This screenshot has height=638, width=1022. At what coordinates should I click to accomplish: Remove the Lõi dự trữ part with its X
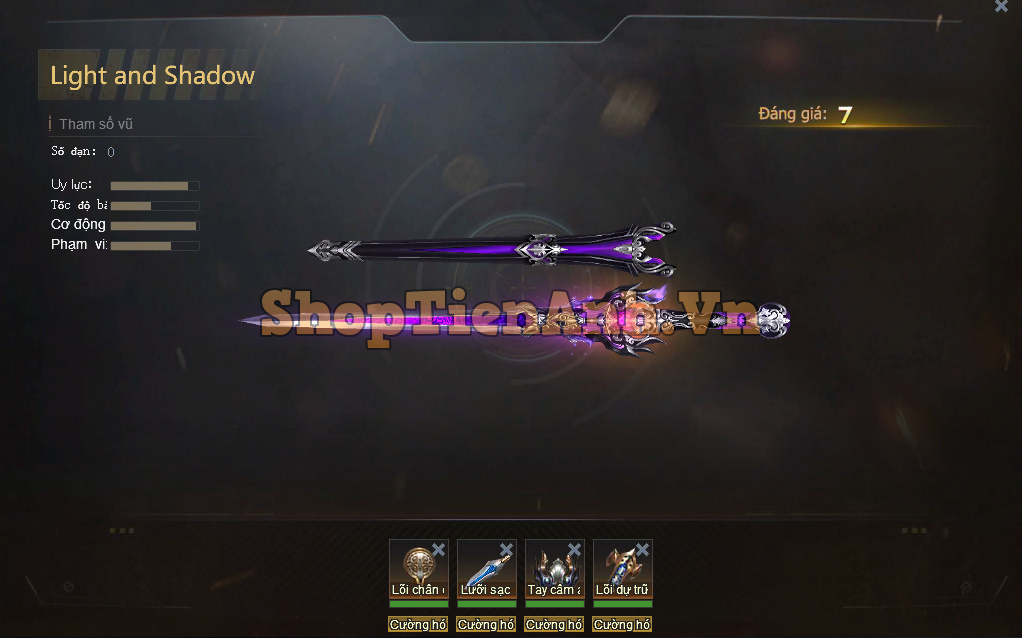pos(642,550)
